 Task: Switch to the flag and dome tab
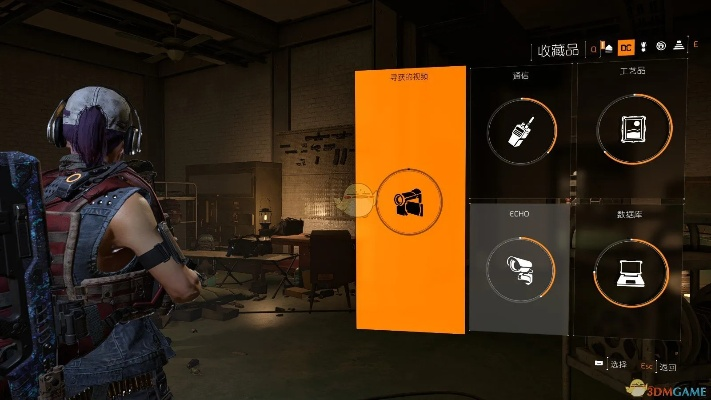[x=606, y=47]
